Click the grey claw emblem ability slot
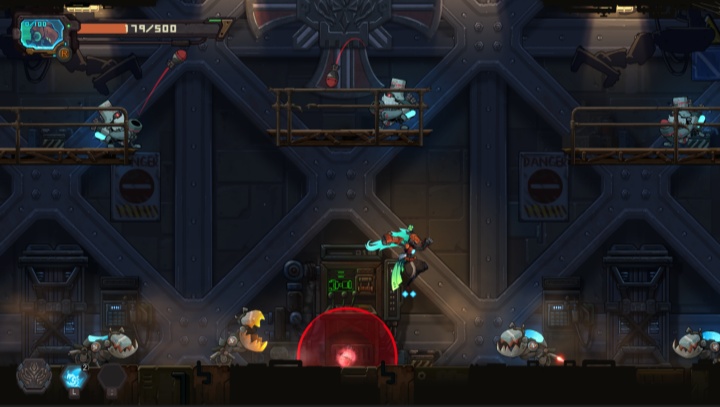Viewport: 720px width, 407px height. pos(33,376)
